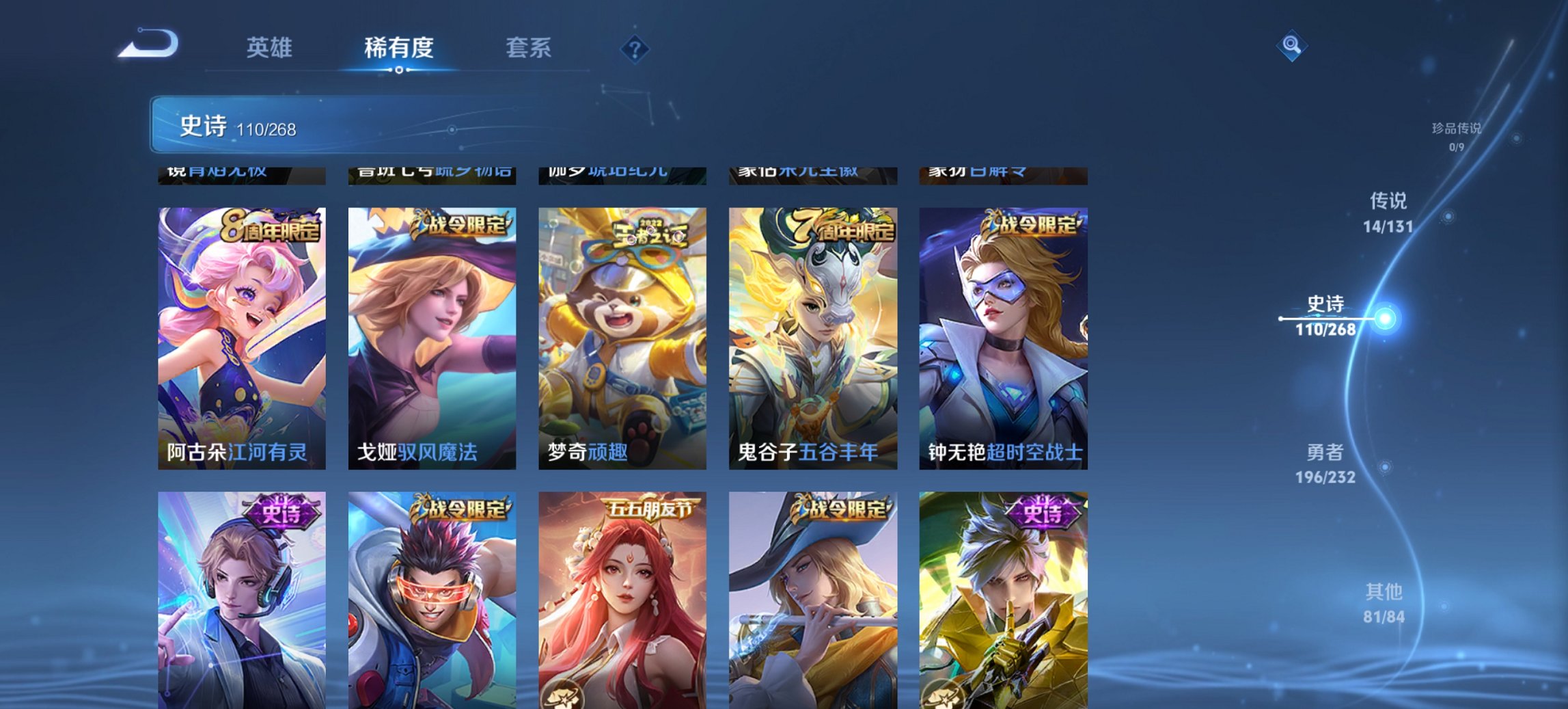Open the help question mark icon
This screenshot has height=709, width=1568.
coord(634,48)
